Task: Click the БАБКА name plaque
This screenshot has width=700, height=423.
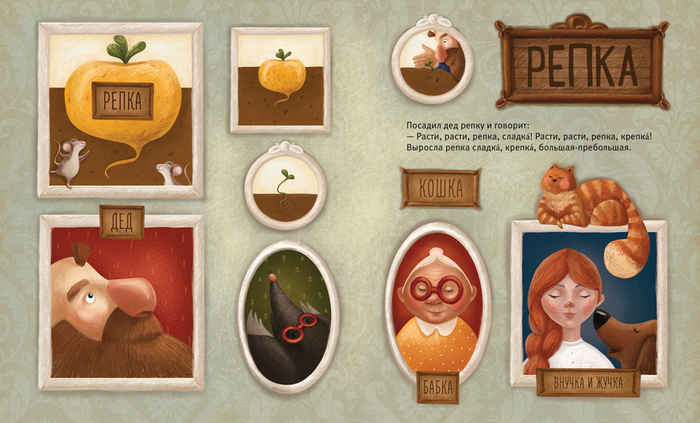Action: point(438,390)
